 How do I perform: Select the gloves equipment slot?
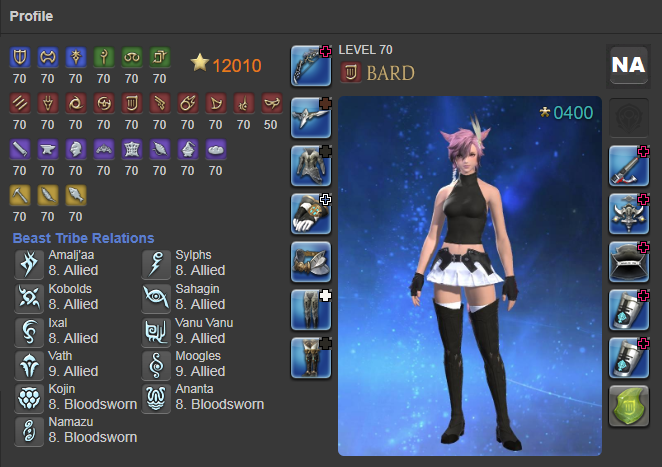[311, 213]
